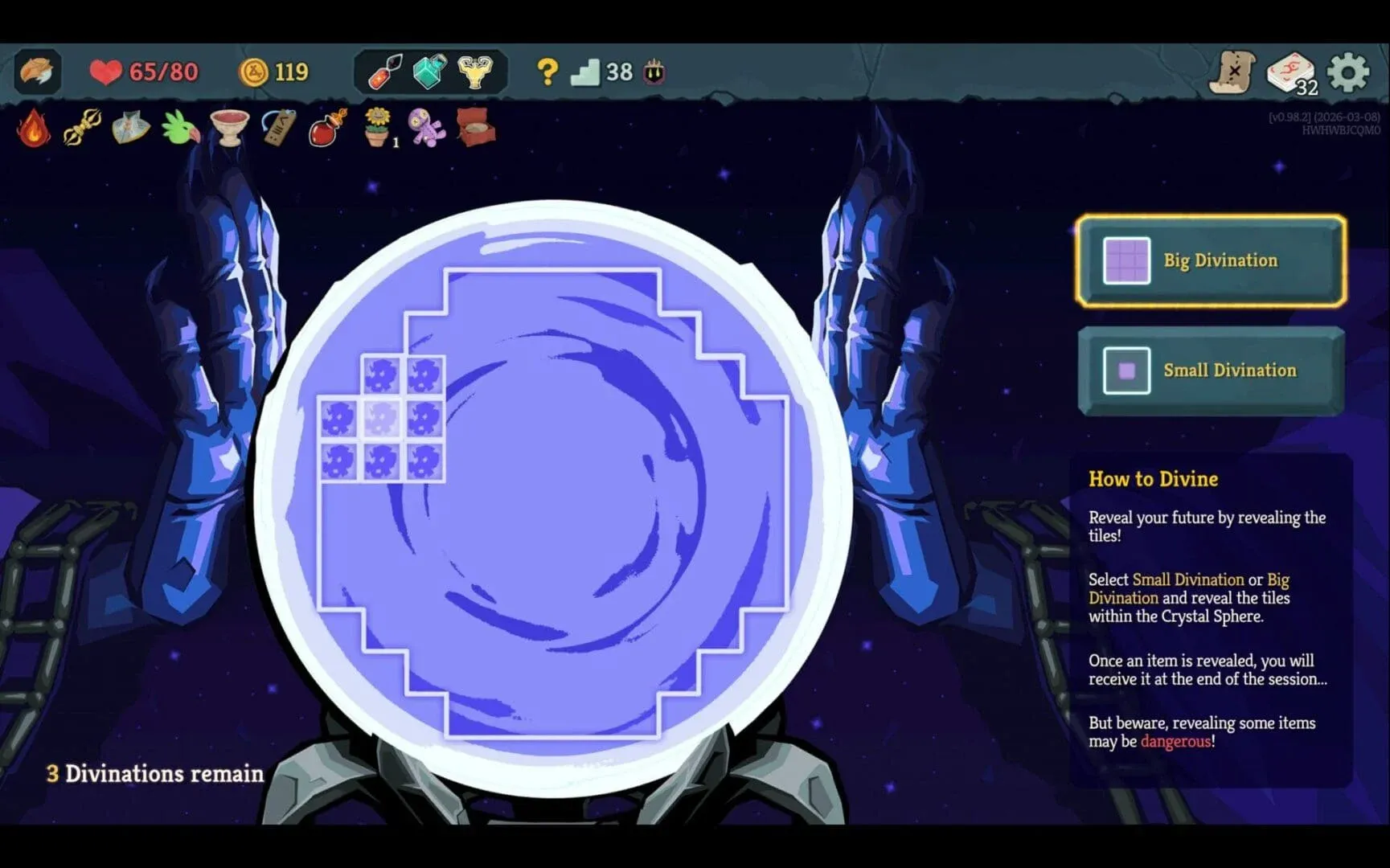Select the emerald gem slot in the top bar

point(428,72)
